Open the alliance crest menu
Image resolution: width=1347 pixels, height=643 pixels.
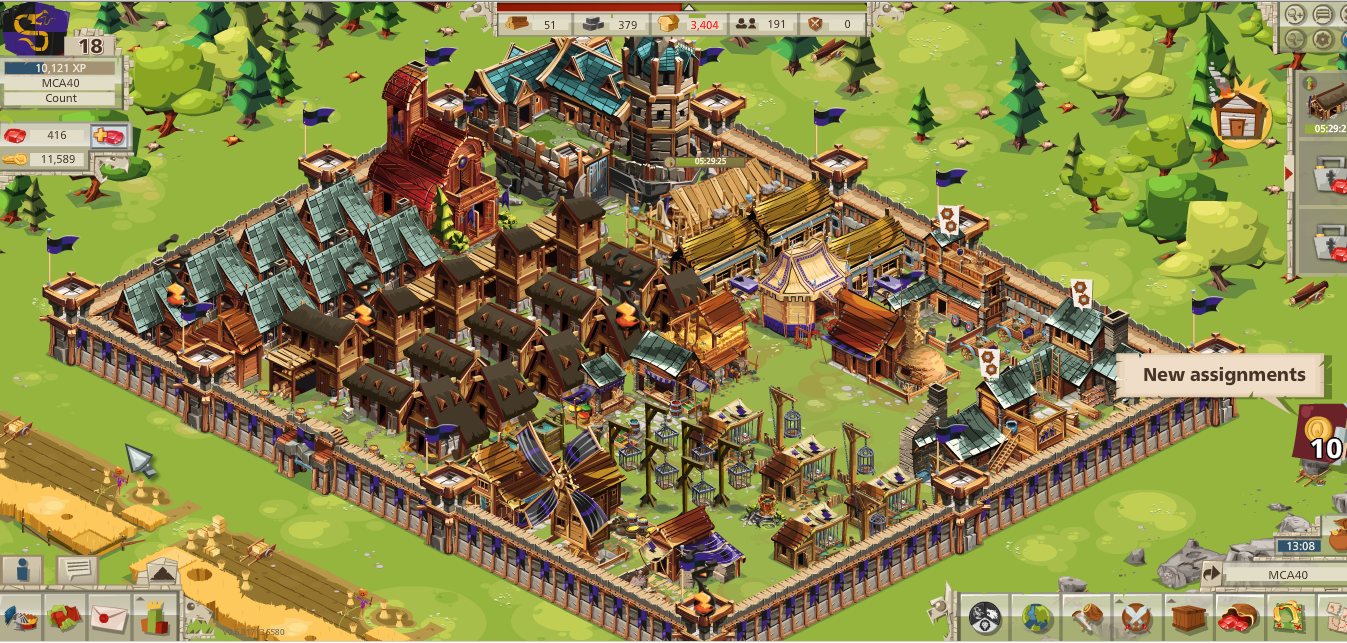click(983, 617)
